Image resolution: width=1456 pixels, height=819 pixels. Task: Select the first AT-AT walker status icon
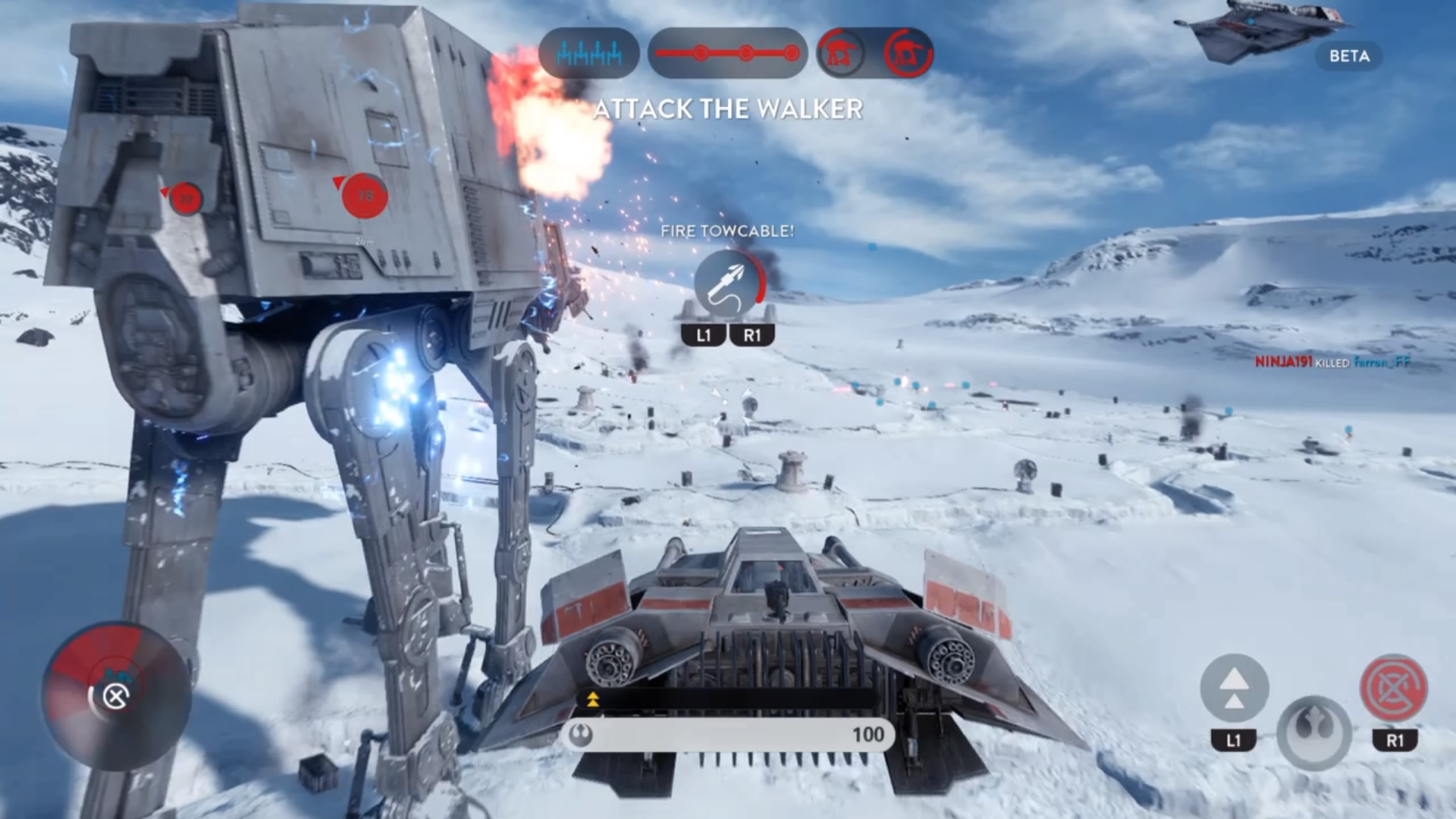coord(842,53)
